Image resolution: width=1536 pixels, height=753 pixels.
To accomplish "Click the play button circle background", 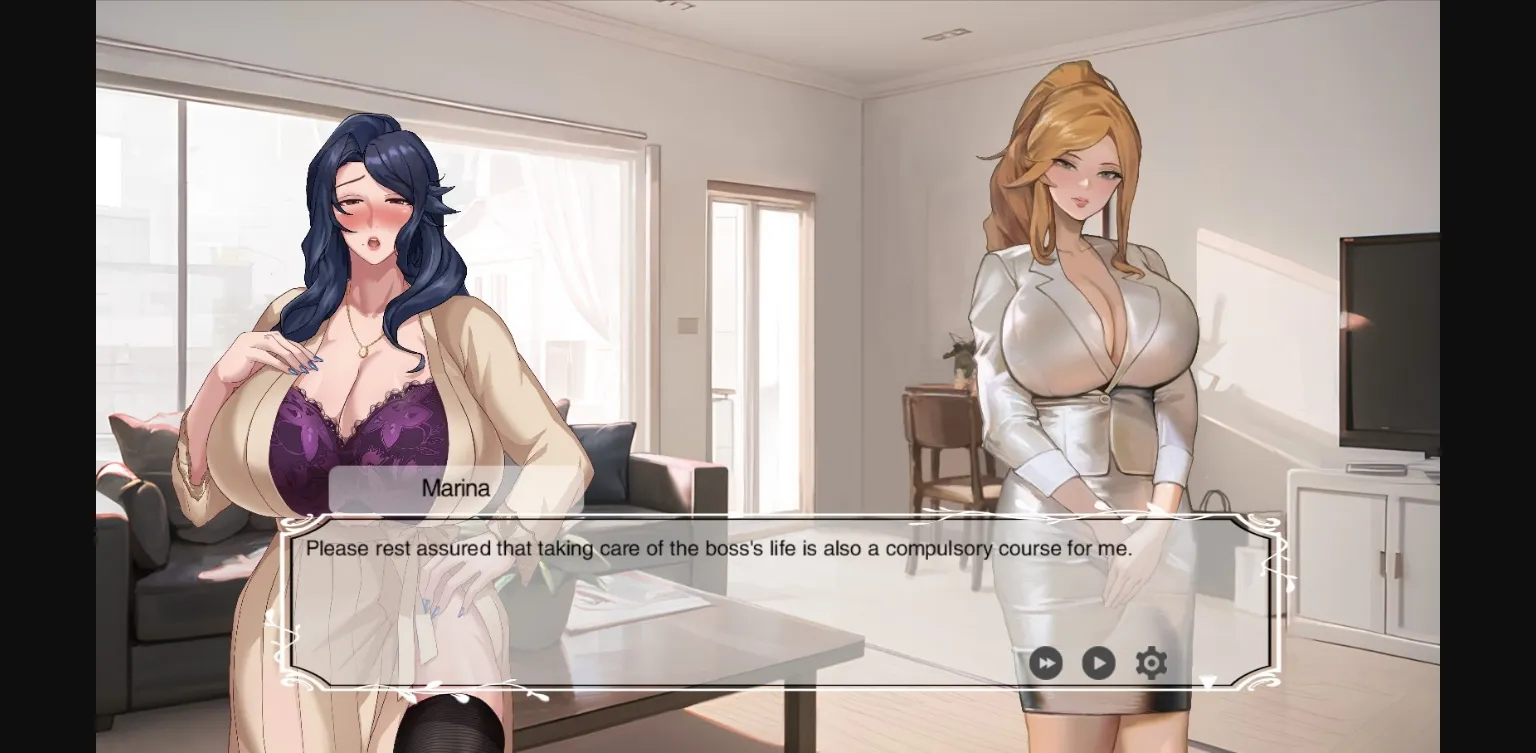I will pos(1098,663).
